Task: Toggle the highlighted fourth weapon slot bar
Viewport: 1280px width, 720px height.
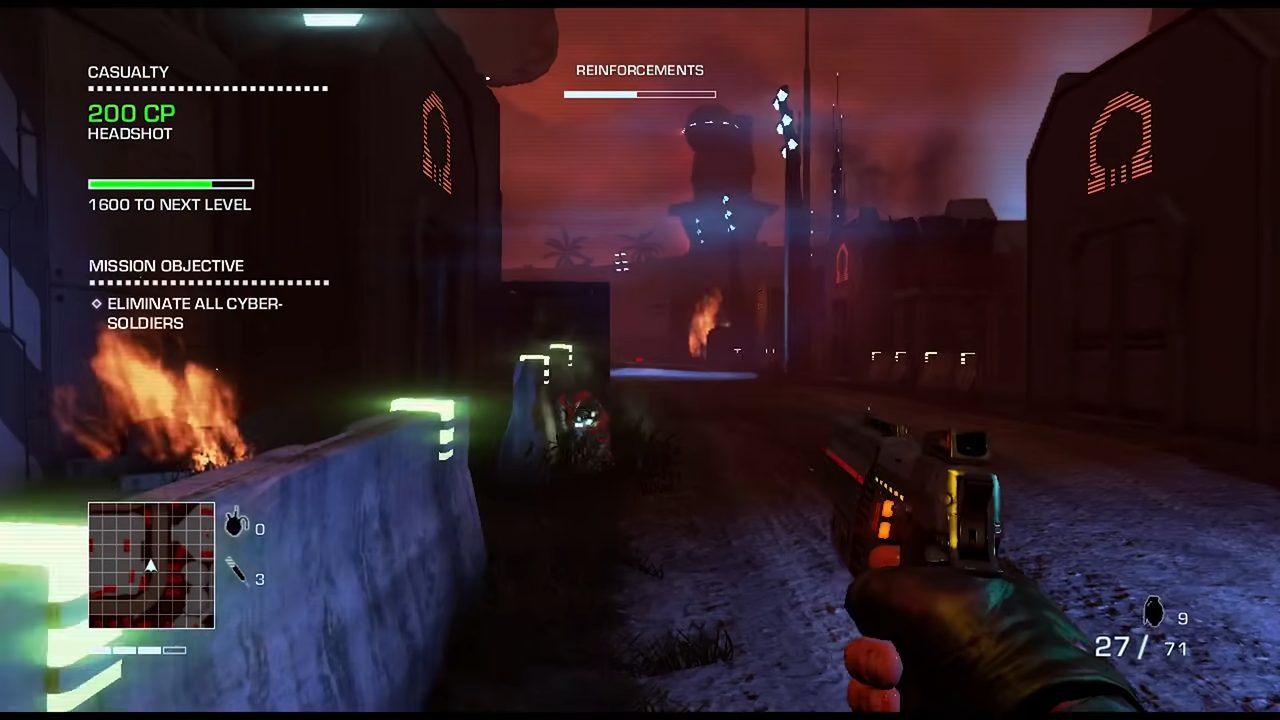Action: [174, 650]
